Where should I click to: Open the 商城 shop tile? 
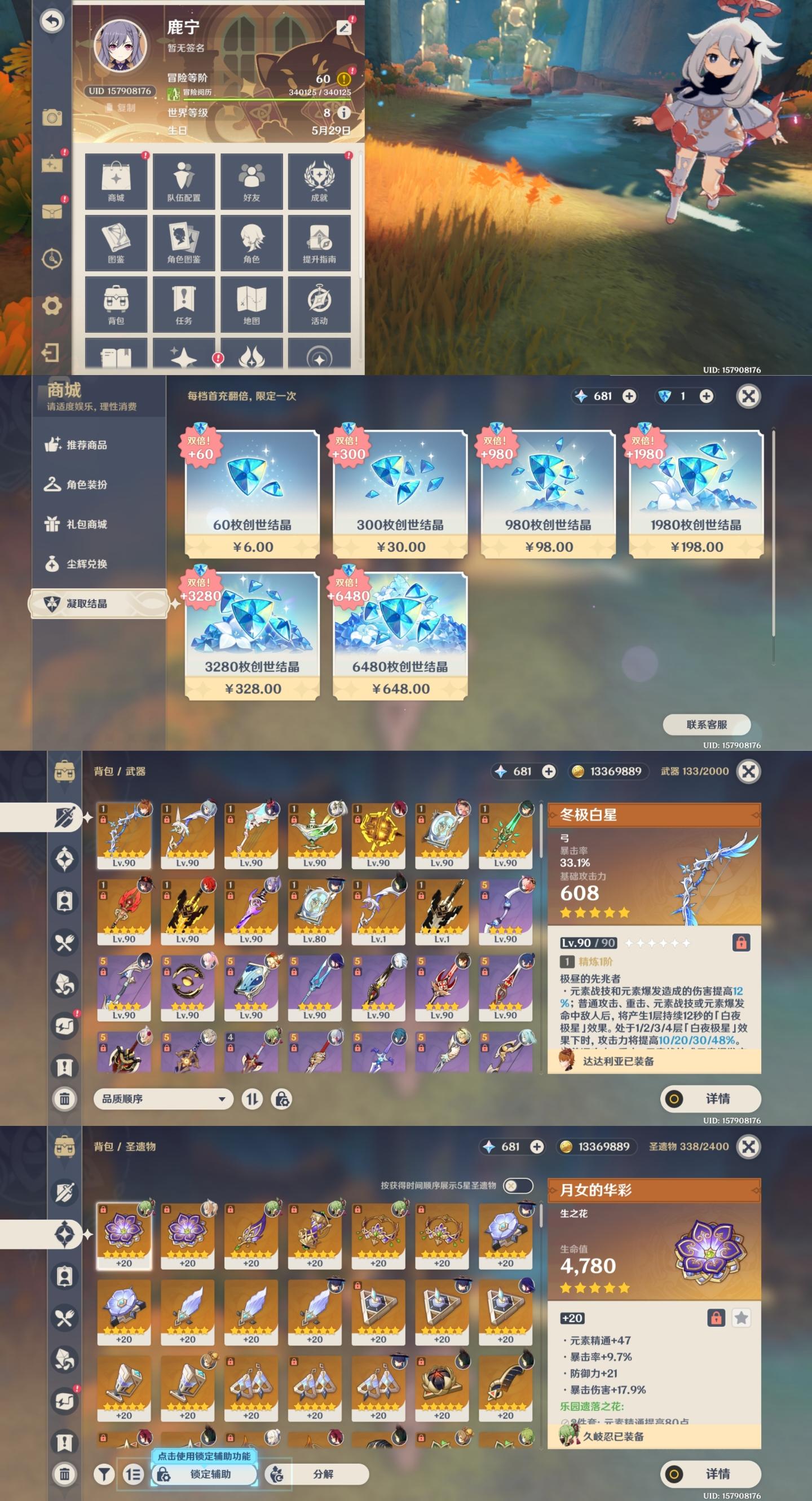coord(116,181)
